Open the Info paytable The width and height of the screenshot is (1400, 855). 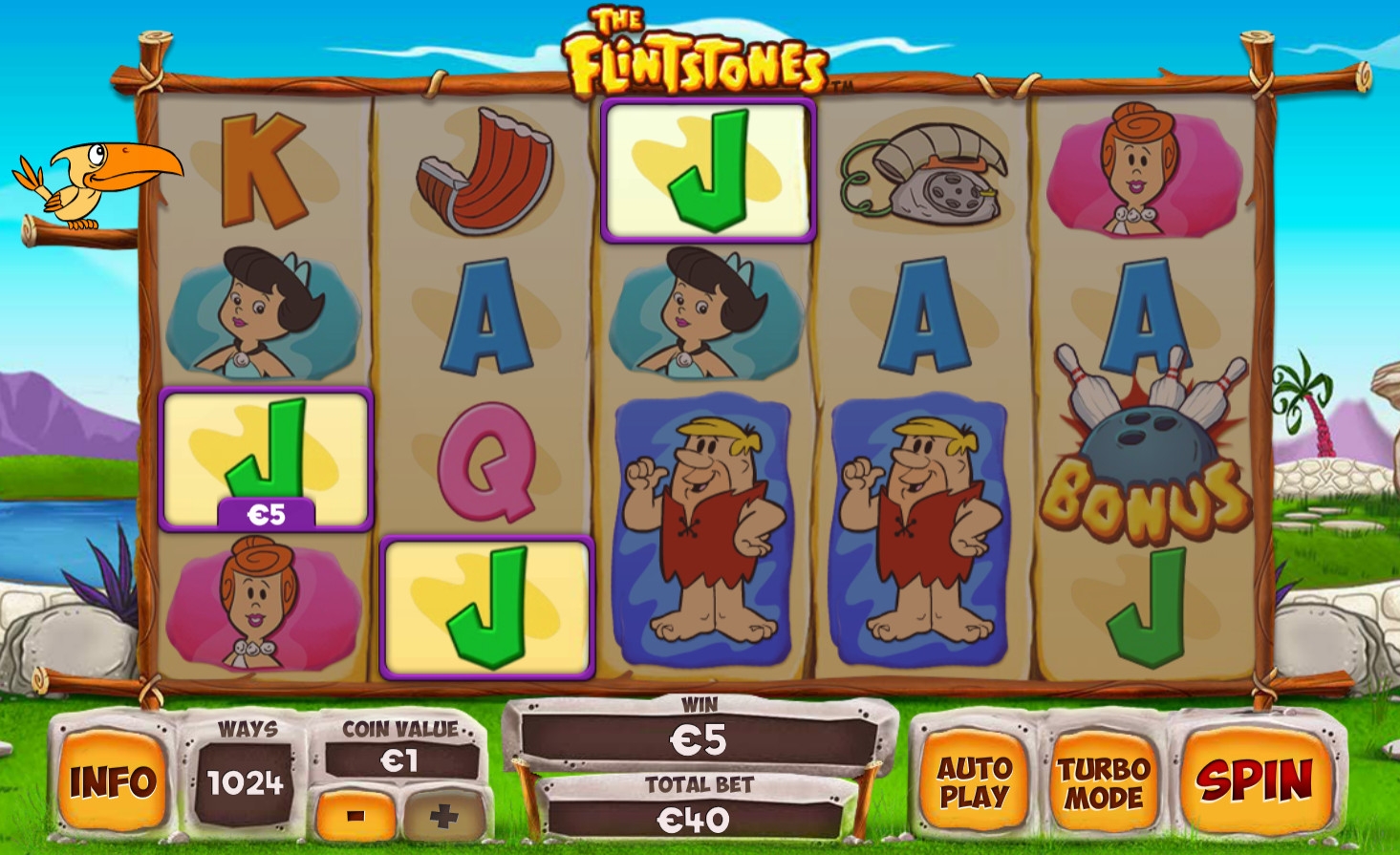point(113,781)
